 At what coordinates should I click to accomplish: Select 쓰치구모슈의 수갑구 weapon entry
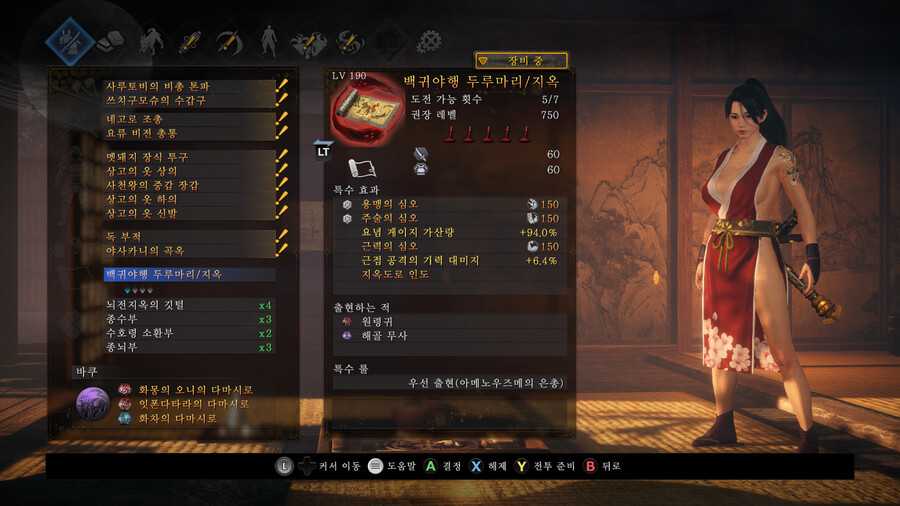coord(190,99)
